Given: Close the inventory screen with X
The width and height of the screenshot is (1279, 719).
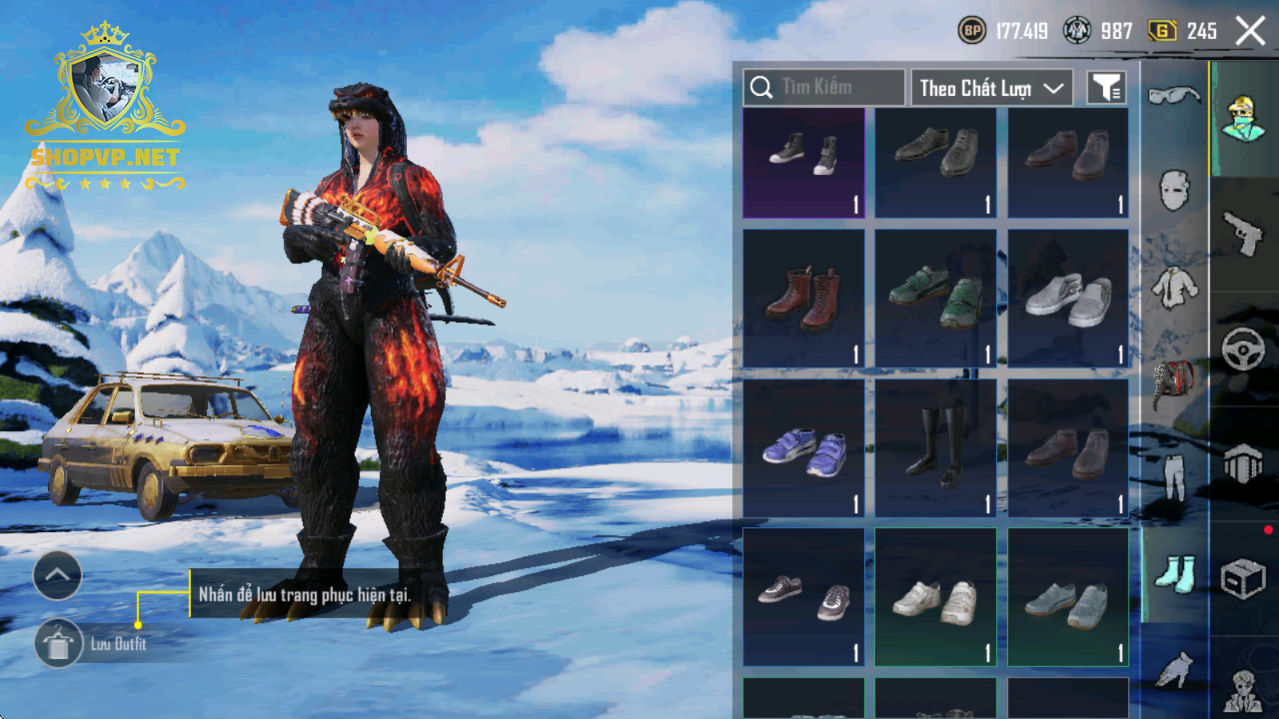Looking at the screenshot, I should (1250, 31).
